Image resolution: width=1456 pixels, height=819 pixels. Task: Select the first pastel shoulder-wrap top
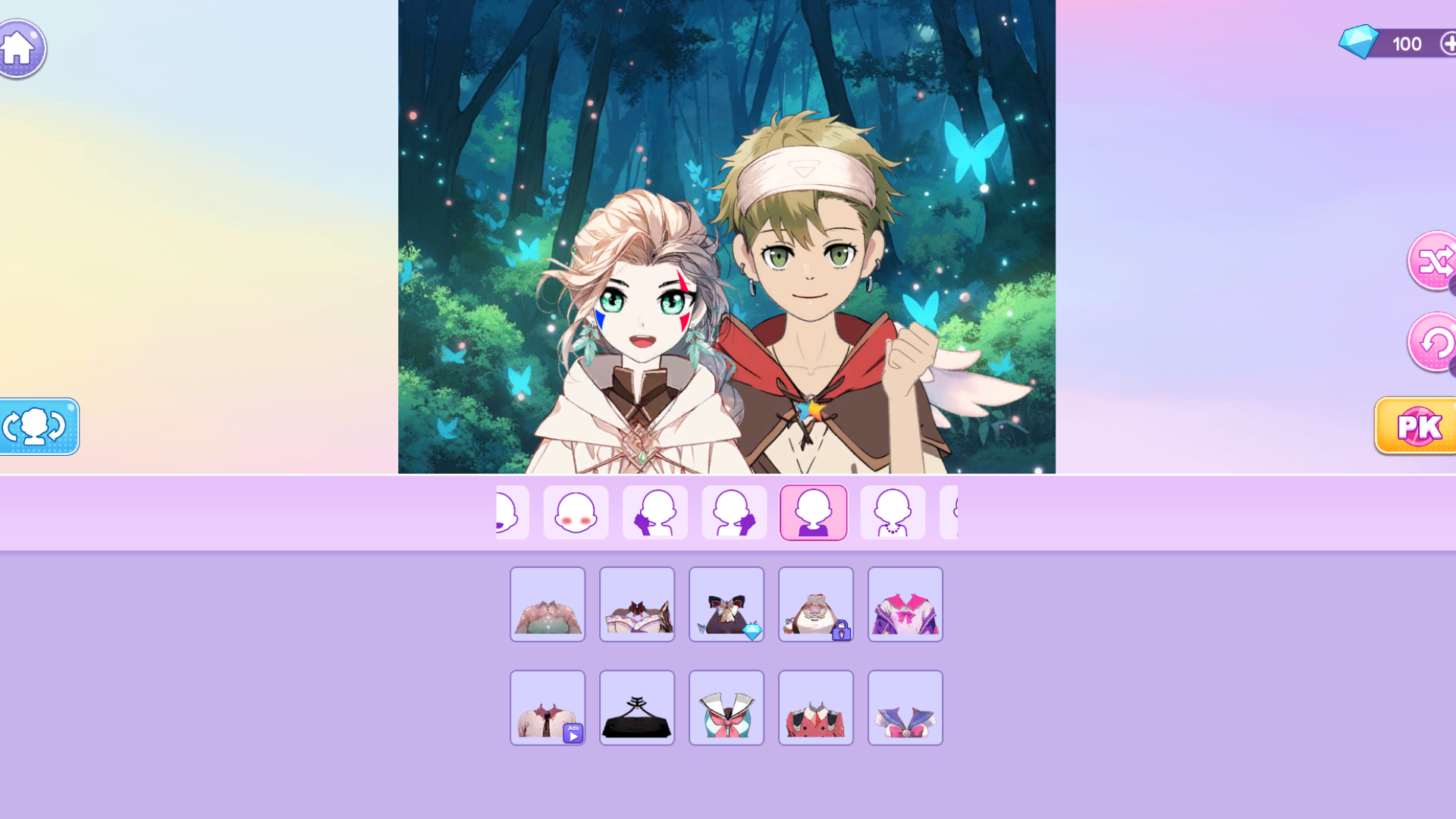[x=548, y=604]
